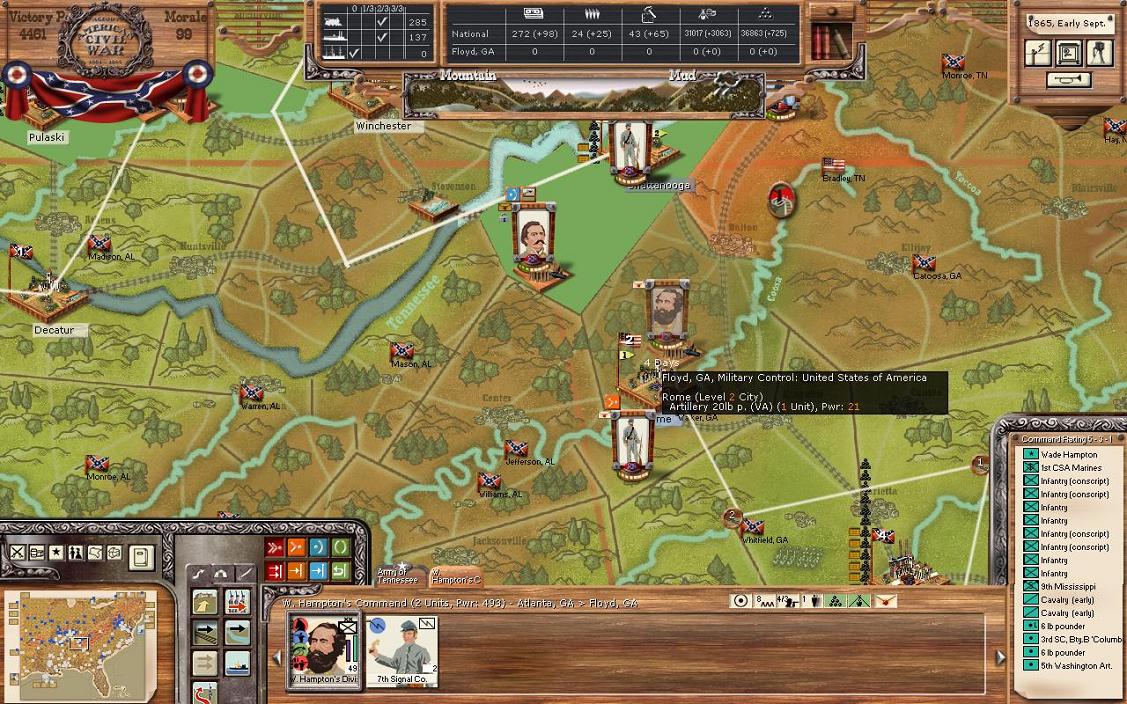Select W. Hampton's Division unit card
The width and height of the screenshot is (1127, 704).
click(324, 648)
